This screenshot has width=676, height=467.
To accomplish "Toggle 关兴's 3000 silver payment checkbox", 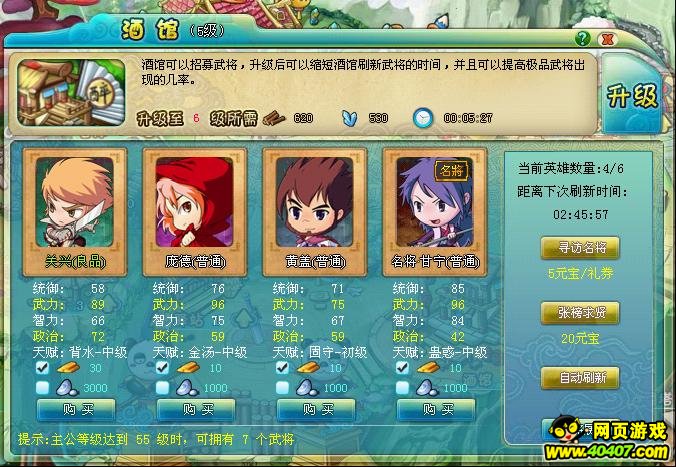I will [x=43, y=387].
